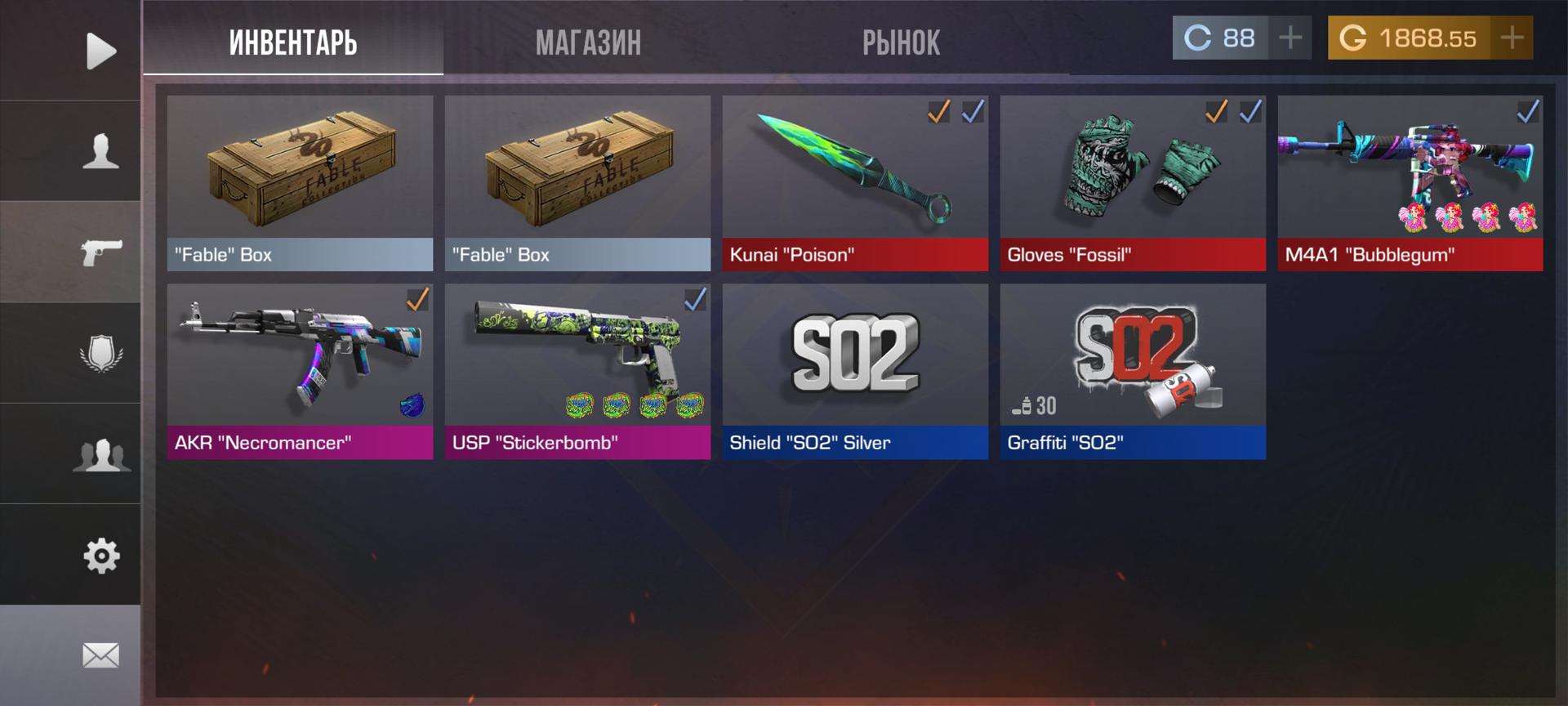Open the clan shield emblem menu
This screenshot has height=706, width=1568.
(101, 353)
